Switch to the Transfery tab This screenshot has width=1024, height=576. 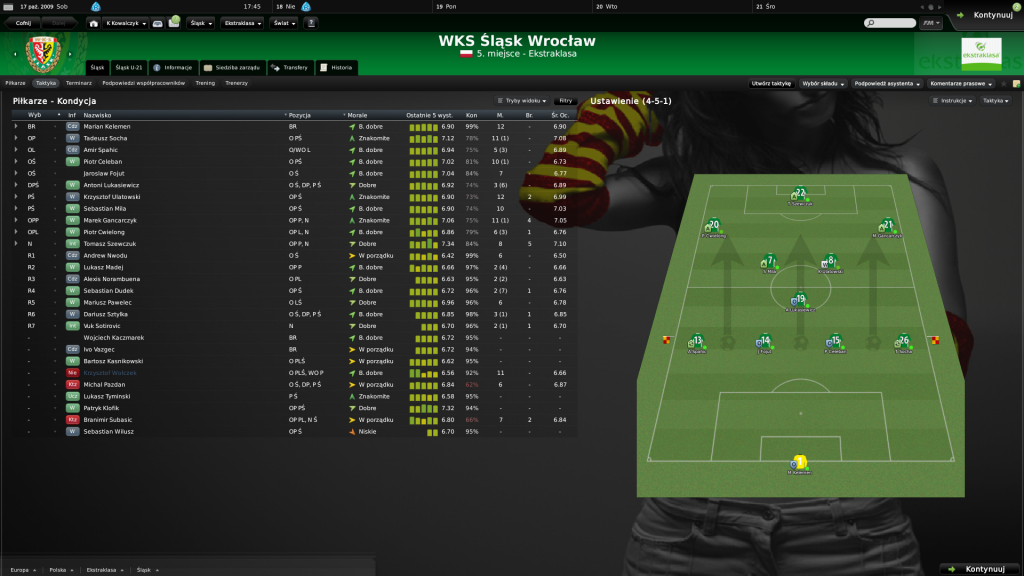pyautogui.click(x=290, y=68)
